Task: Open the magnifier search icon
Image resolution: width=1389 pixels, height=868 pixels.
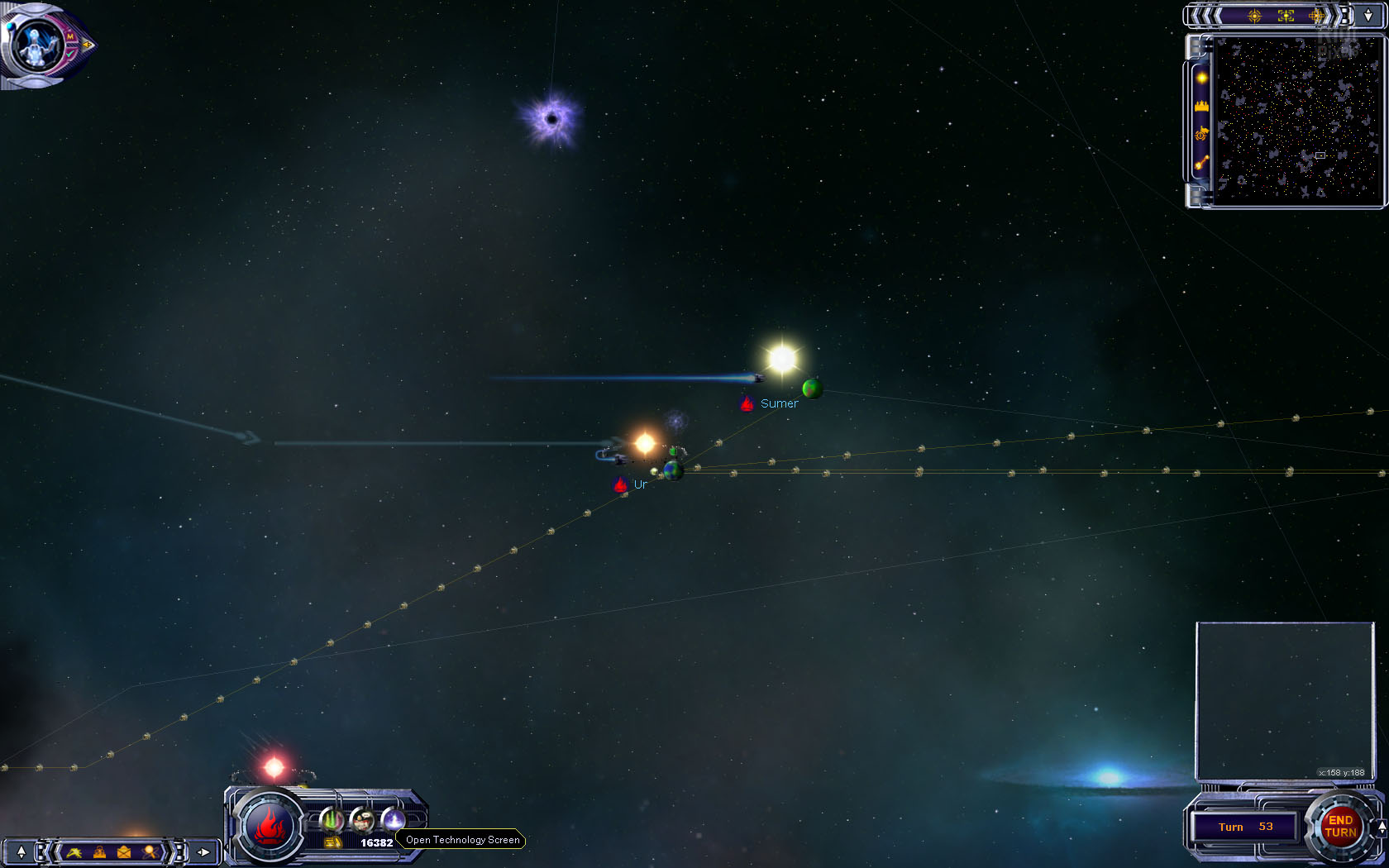Action: [150, 851]
